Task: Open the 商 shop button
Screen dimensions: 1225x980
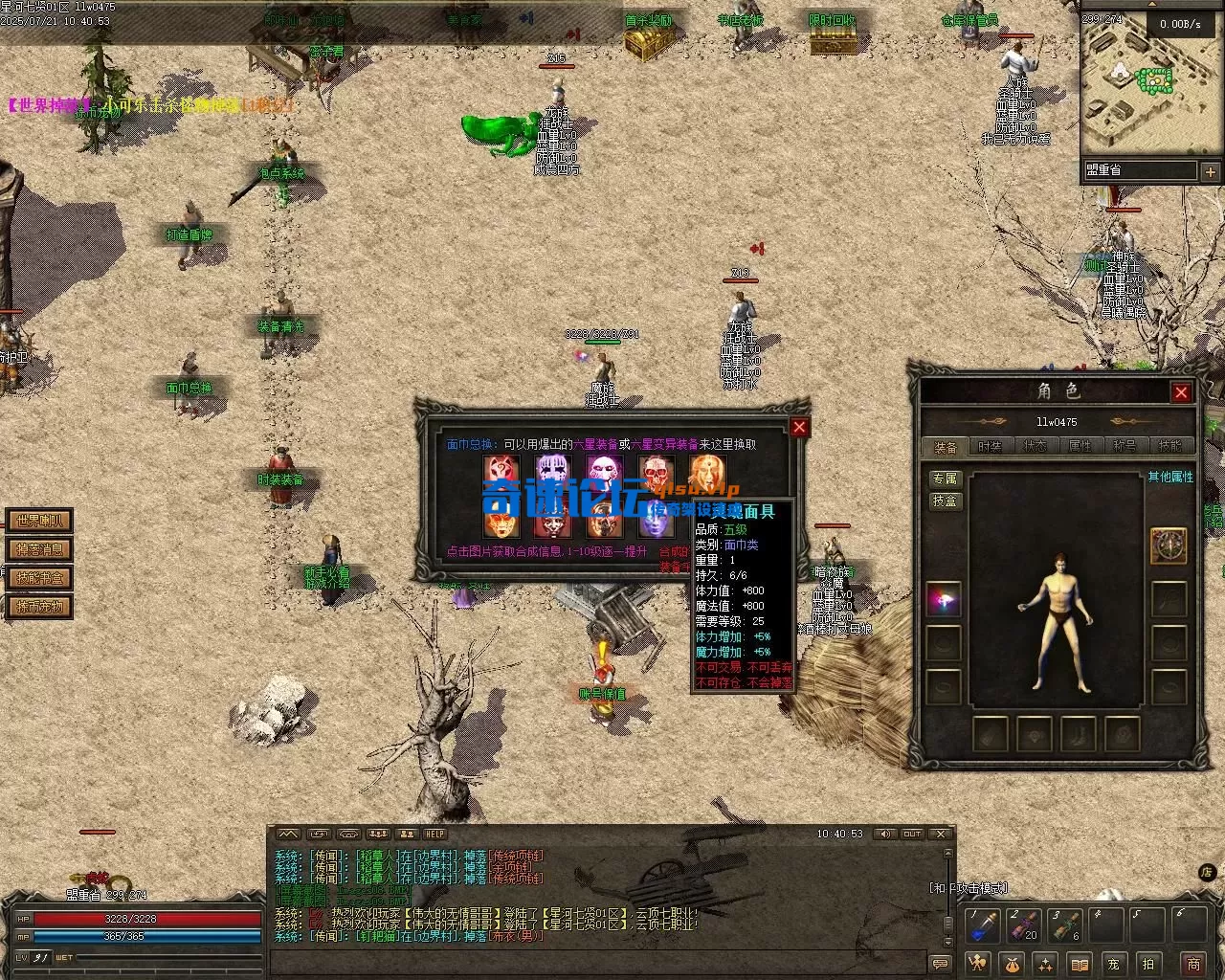Action: click(x=1193, y=964)
